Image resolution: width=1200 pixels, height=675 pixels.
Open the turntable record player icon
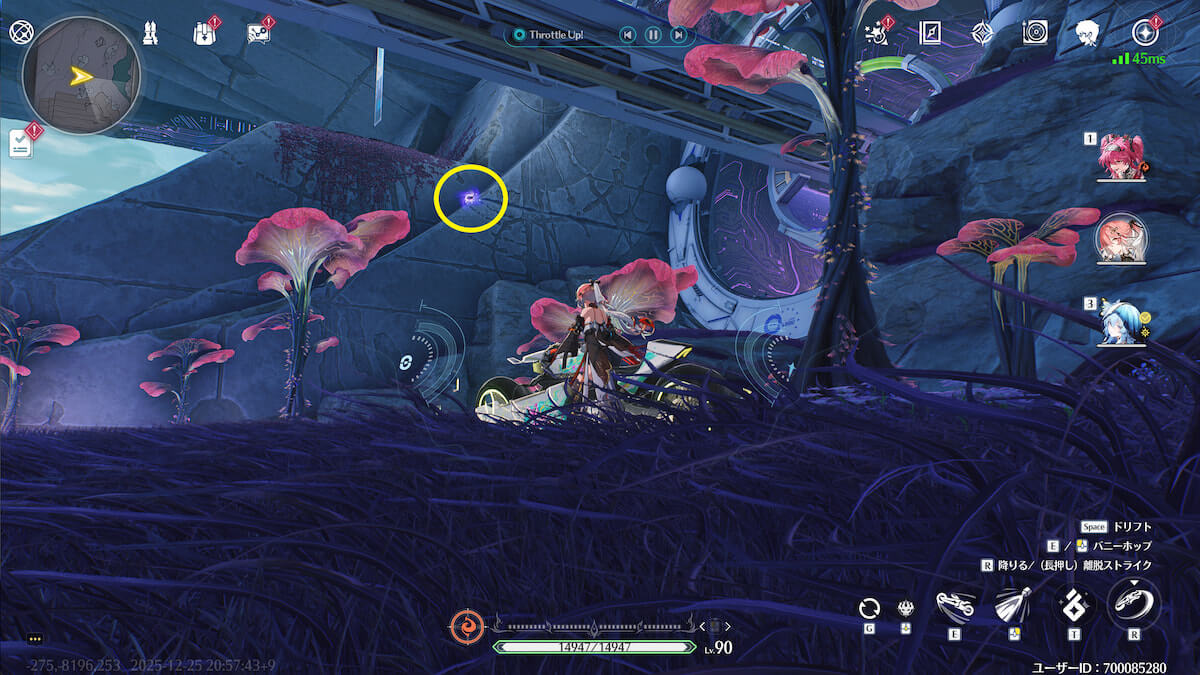pos(1035,33)
